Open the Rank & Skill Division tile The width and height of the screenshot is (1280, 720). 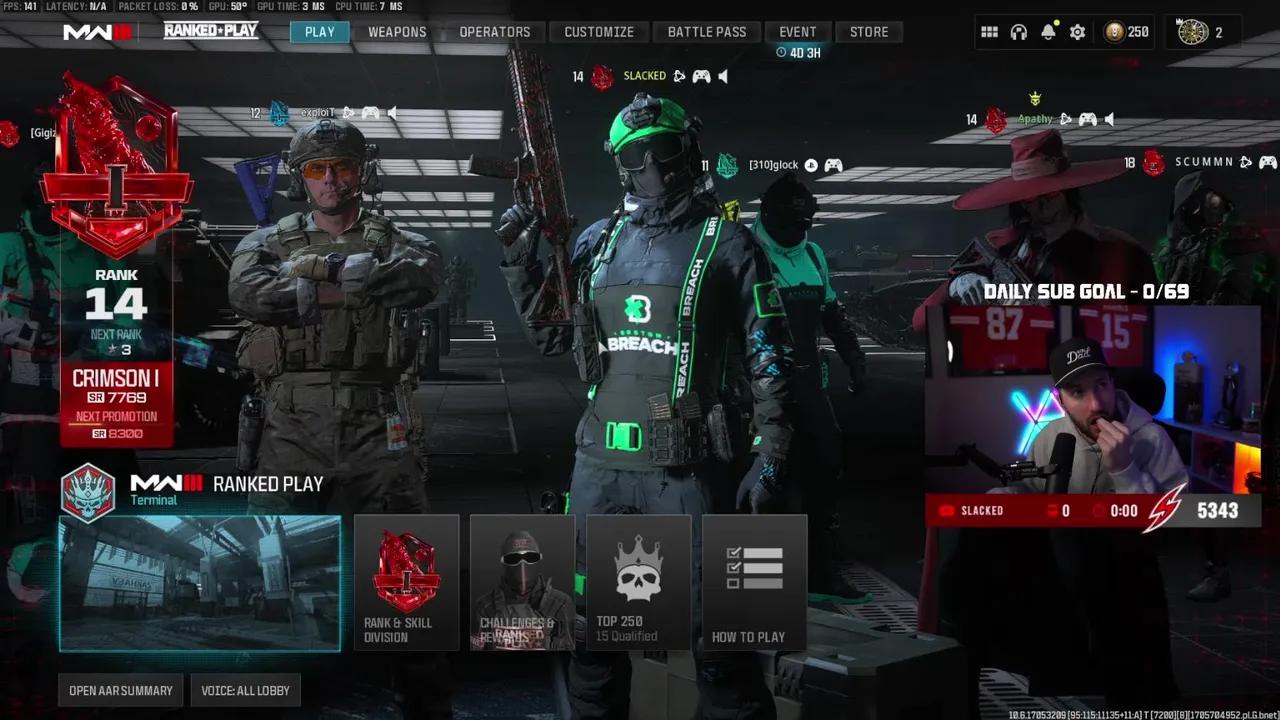[x=406, y=583]
